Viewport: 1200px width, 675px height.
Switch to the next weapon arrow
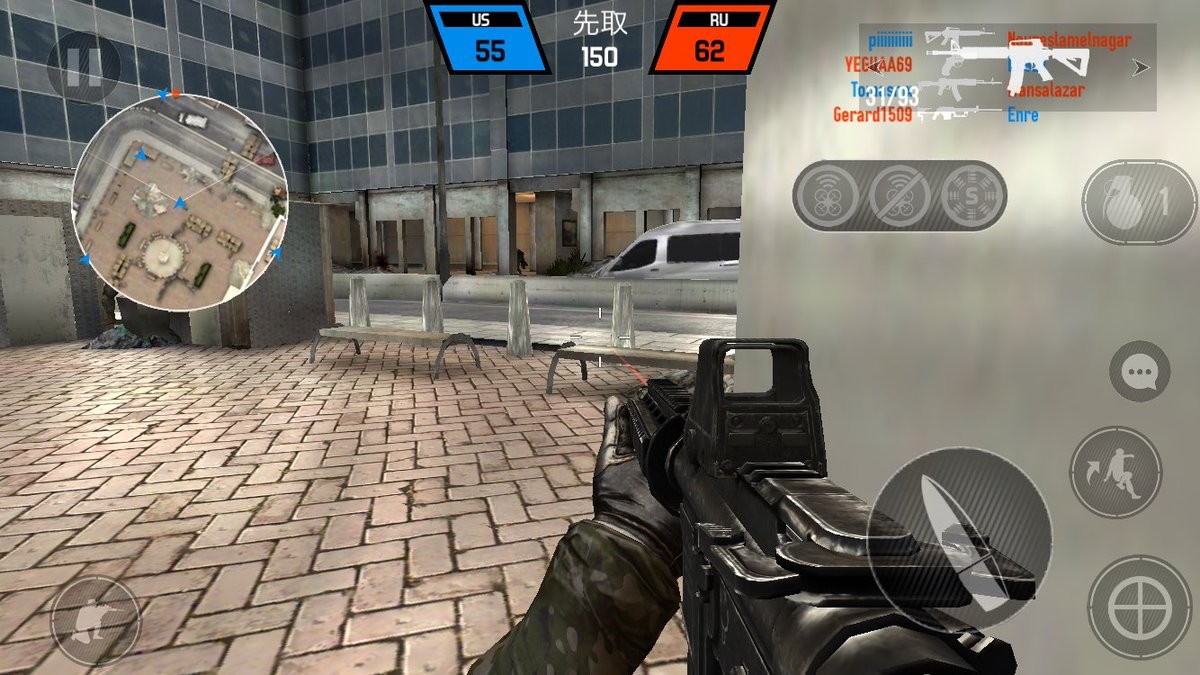[1140, 67]
